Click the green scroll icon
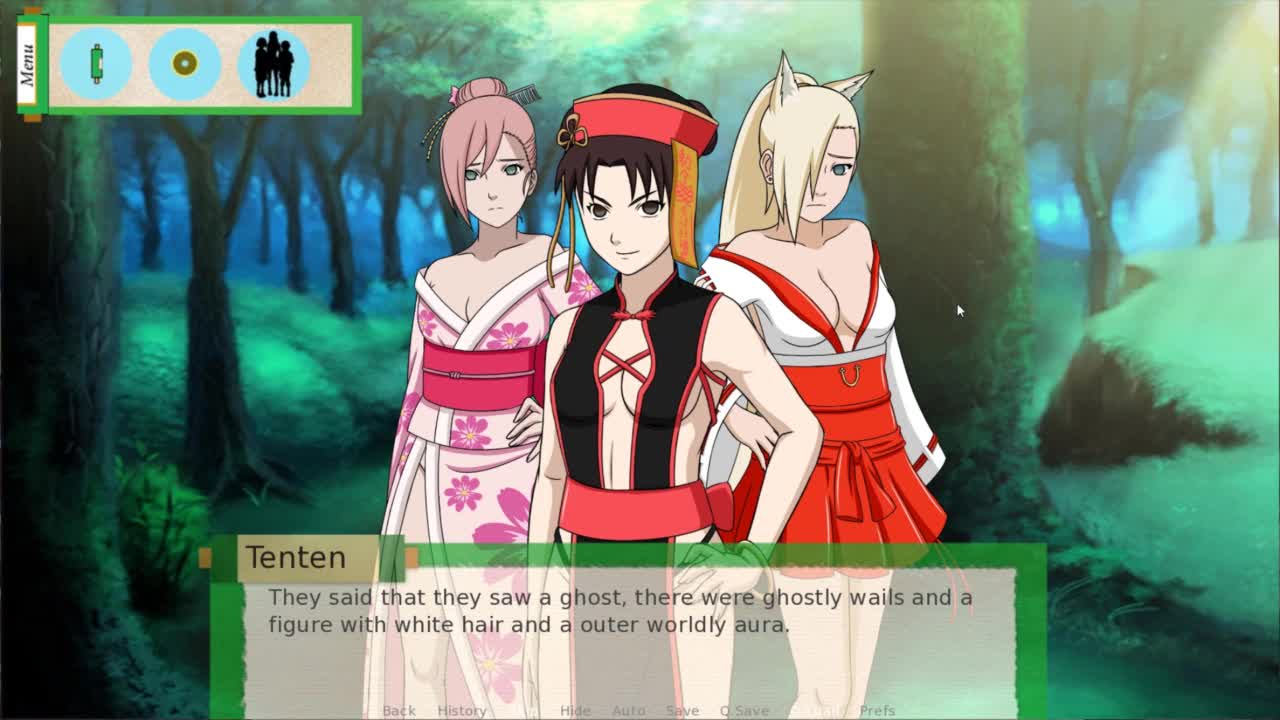This screenshot has height=720, width=1280. pos(96,64)
